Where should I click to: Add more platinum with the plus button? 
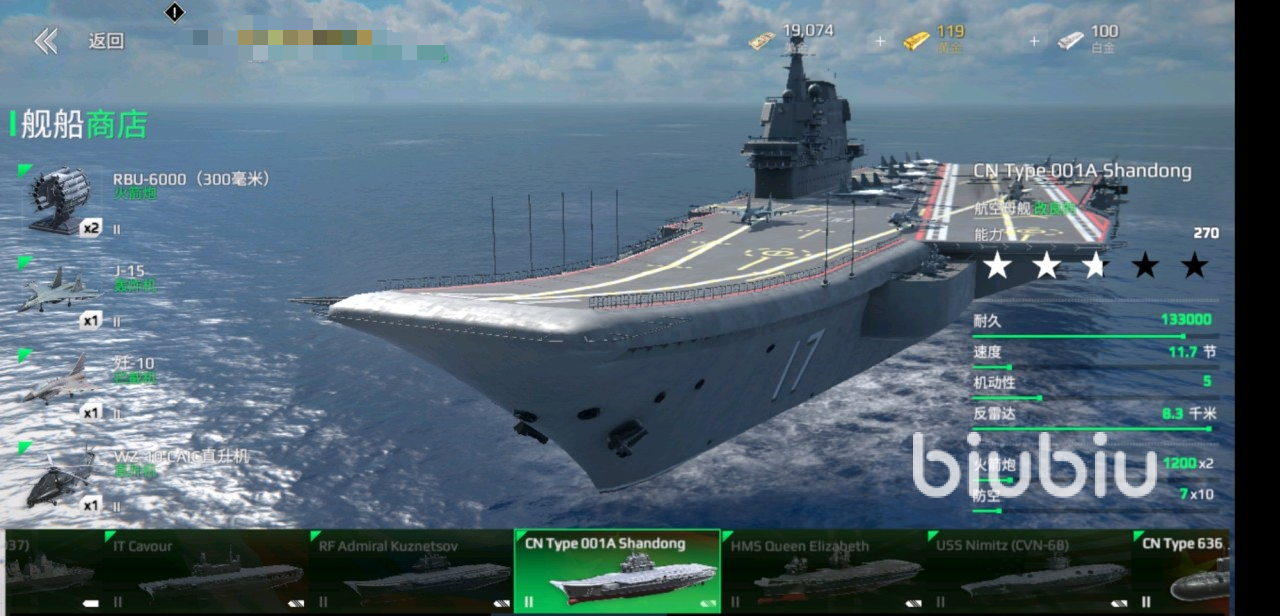tap(1034, 41)
